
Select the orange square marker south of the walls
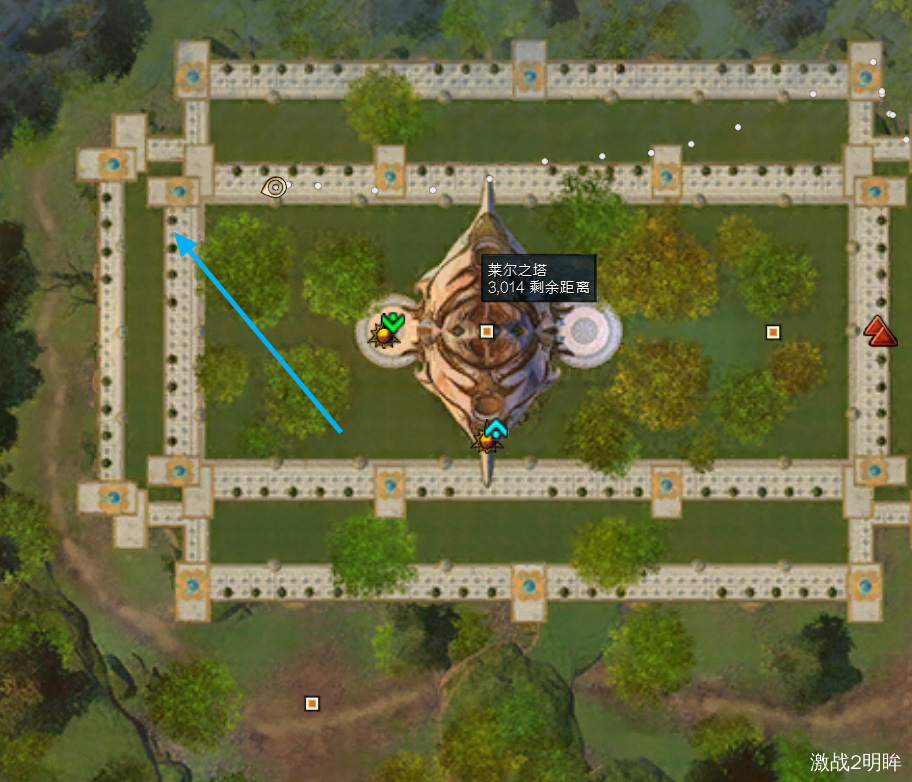pyautogui.click(x=312, y=703)
